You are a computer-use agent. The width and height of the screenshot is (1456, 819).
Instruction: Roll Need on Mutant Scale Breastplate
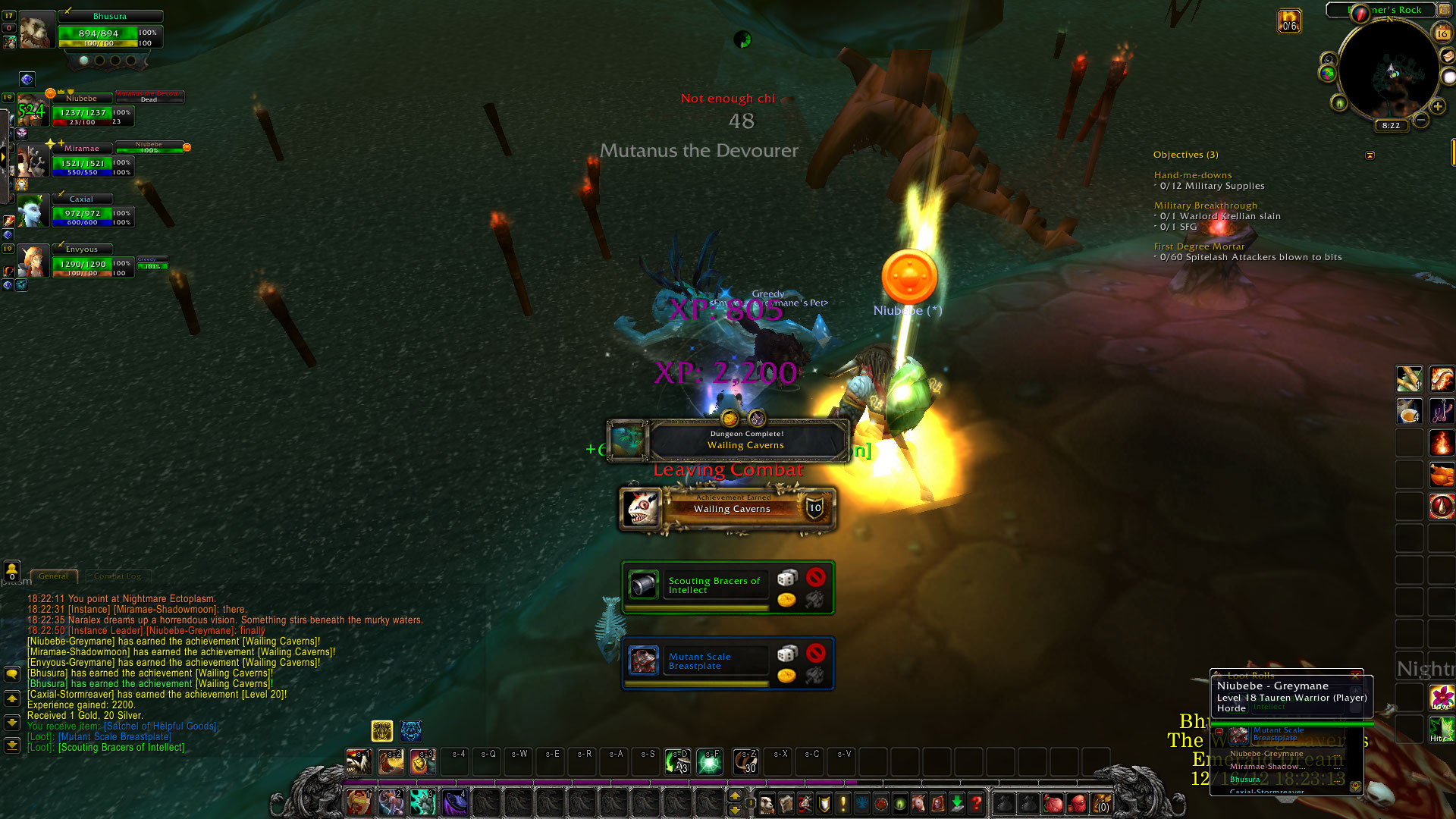click(x=787, y=654)
